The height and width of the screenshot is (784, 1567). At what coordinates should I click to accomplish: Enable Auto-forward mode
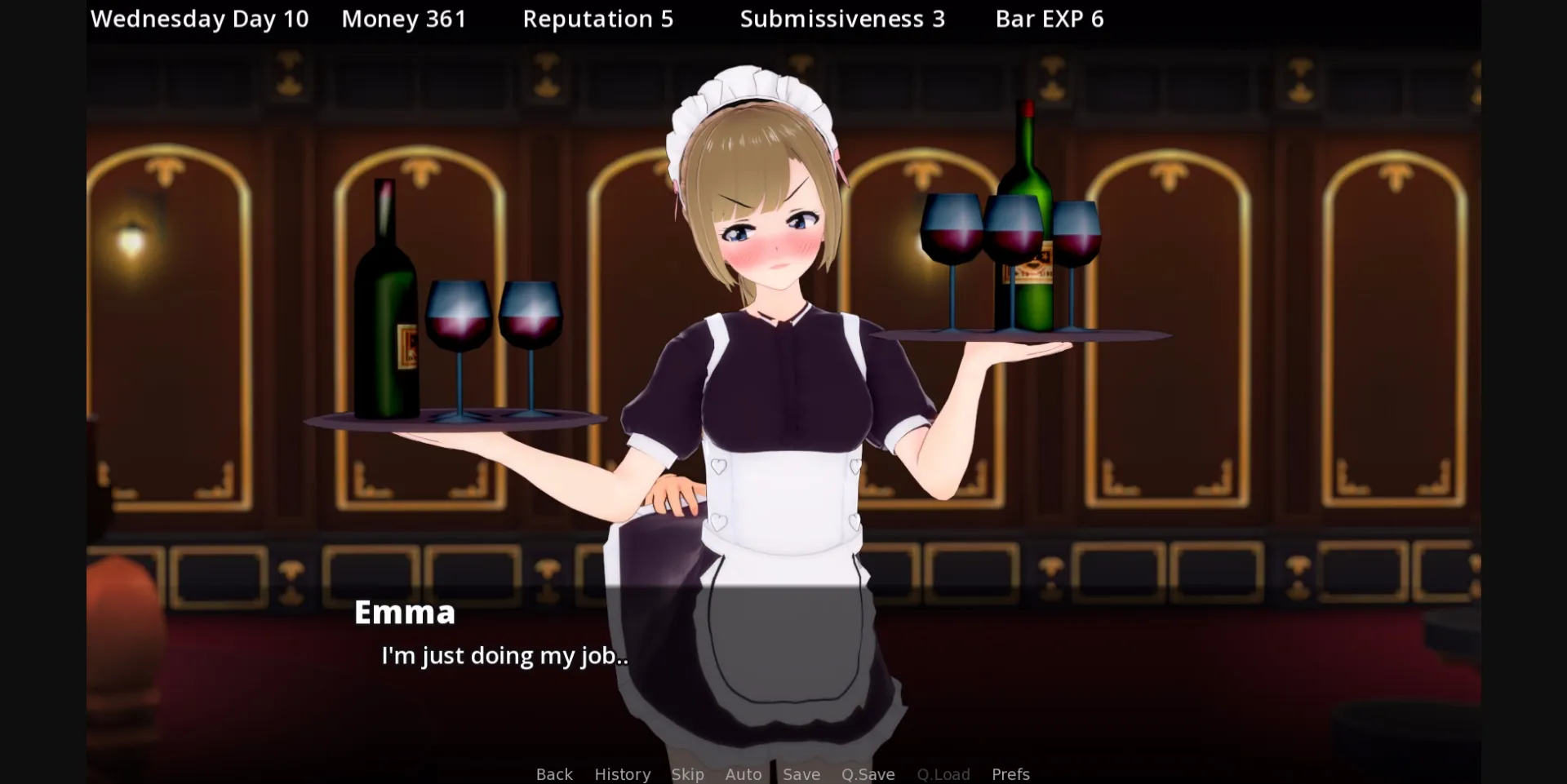coord(743,774)
